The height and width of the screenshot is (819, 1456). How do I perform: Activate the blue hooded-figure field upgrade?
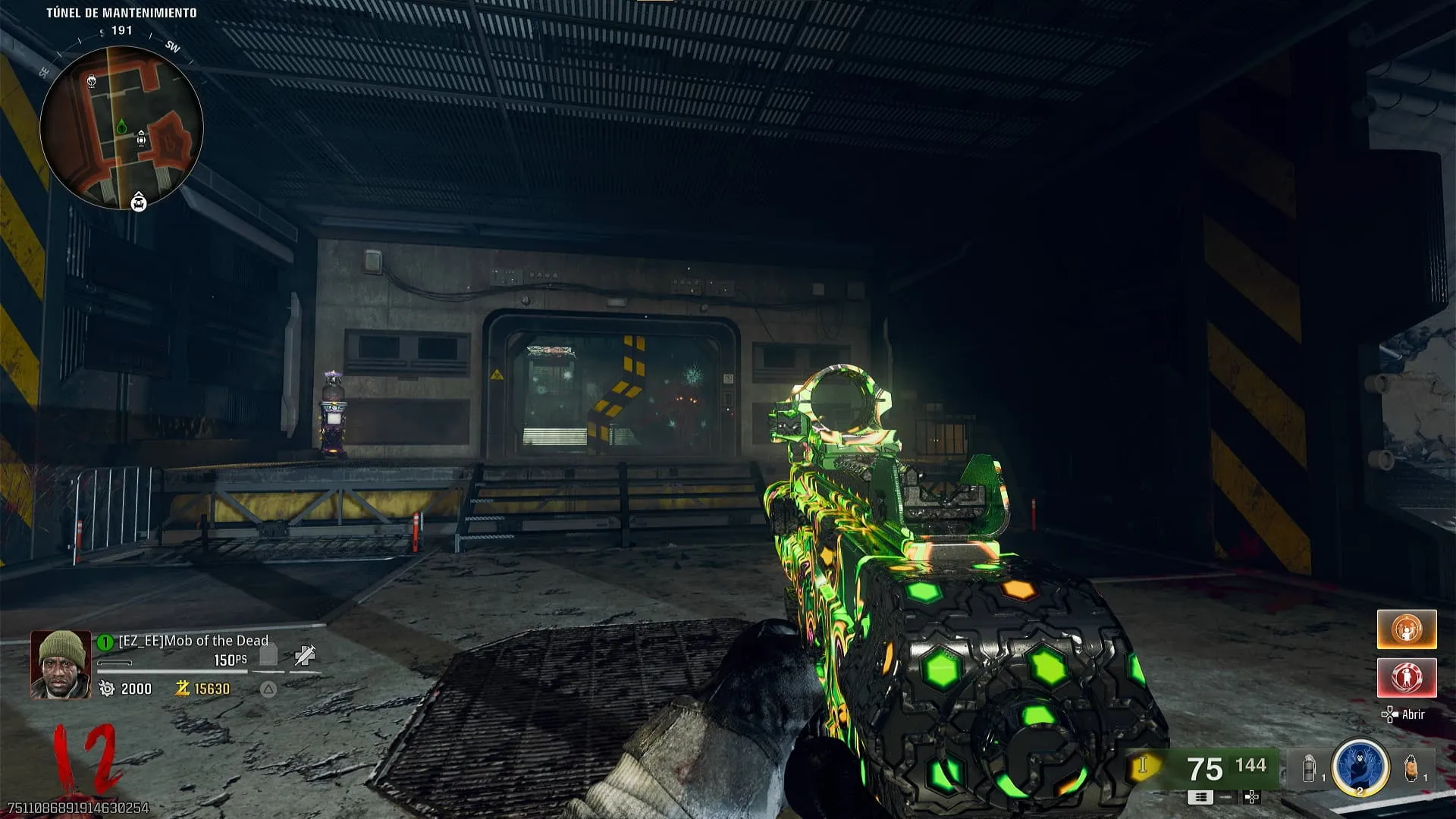point(1360,767)
